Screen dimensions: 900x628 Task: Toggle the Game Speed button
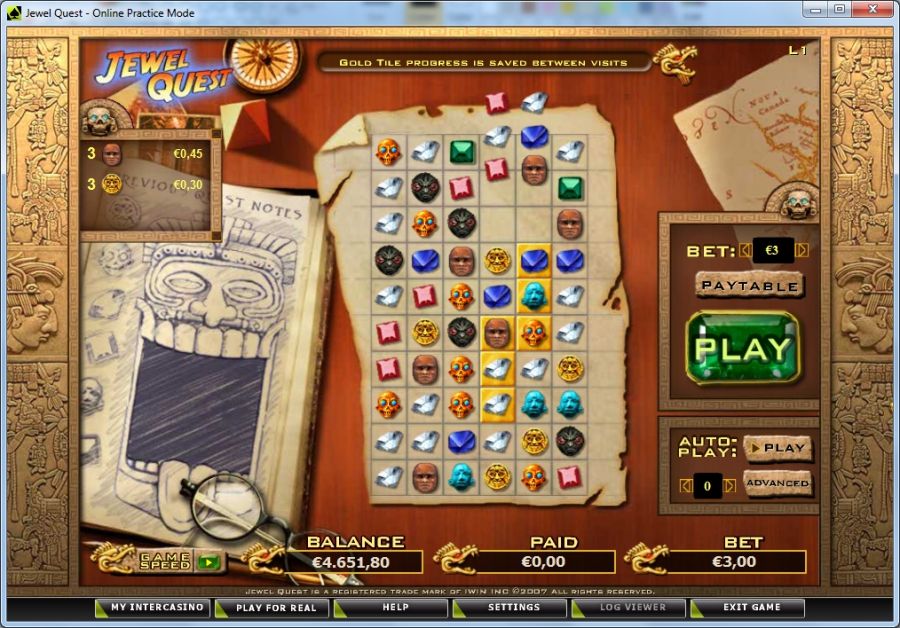pyautogui.click(x=208, y=562)
